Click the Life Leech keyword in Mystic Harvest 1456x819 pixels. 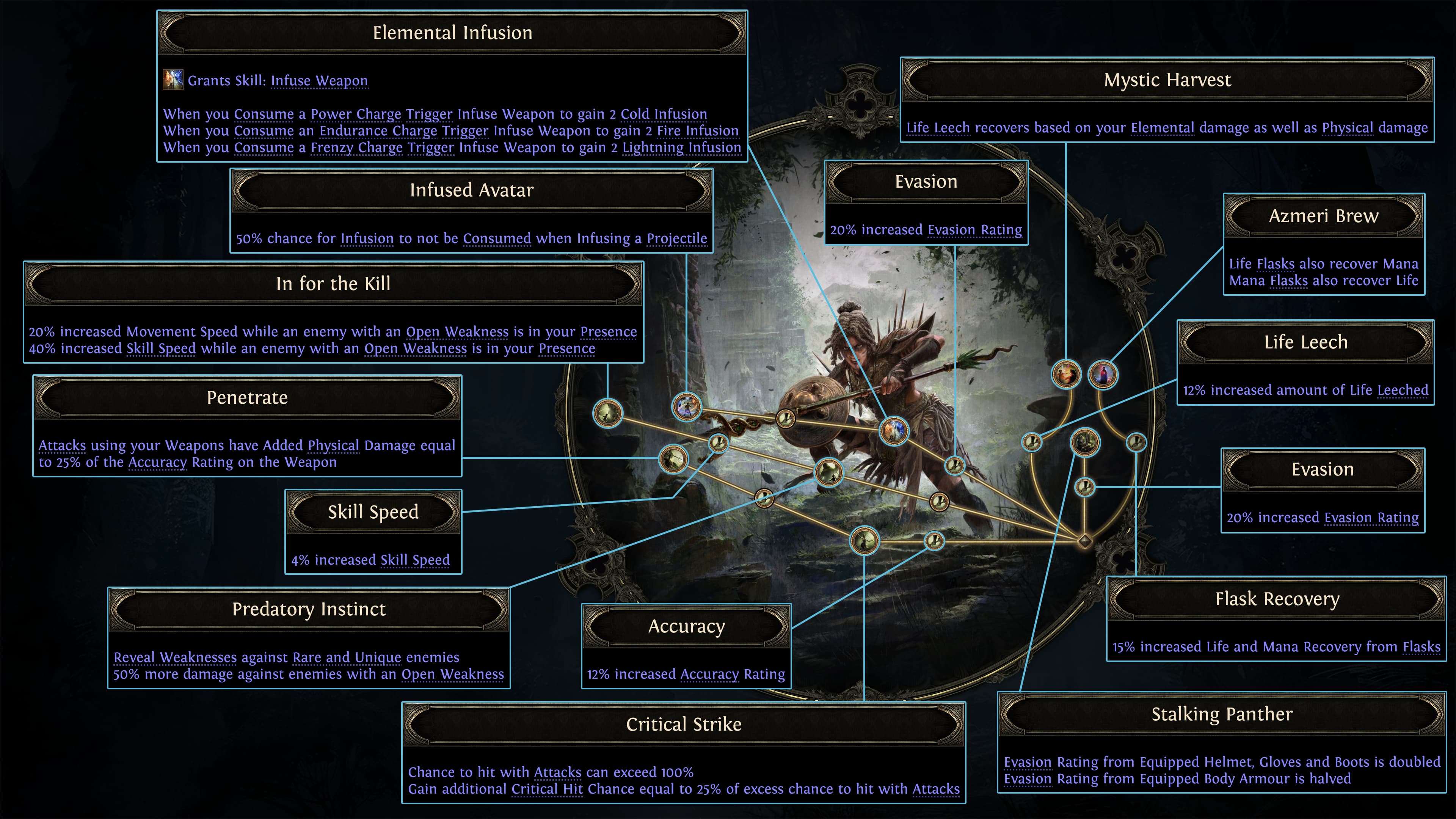[x=938, y=128]
